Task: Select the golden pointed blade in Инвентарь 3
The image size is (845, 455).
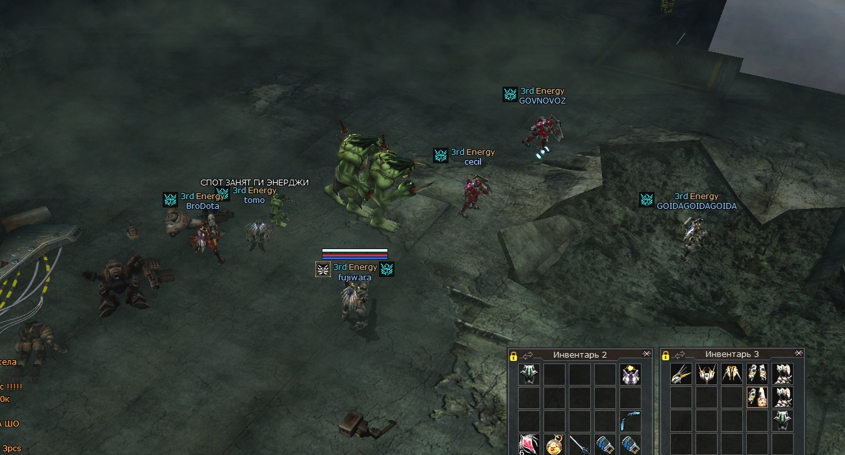Action: click(x=681, y=375)
